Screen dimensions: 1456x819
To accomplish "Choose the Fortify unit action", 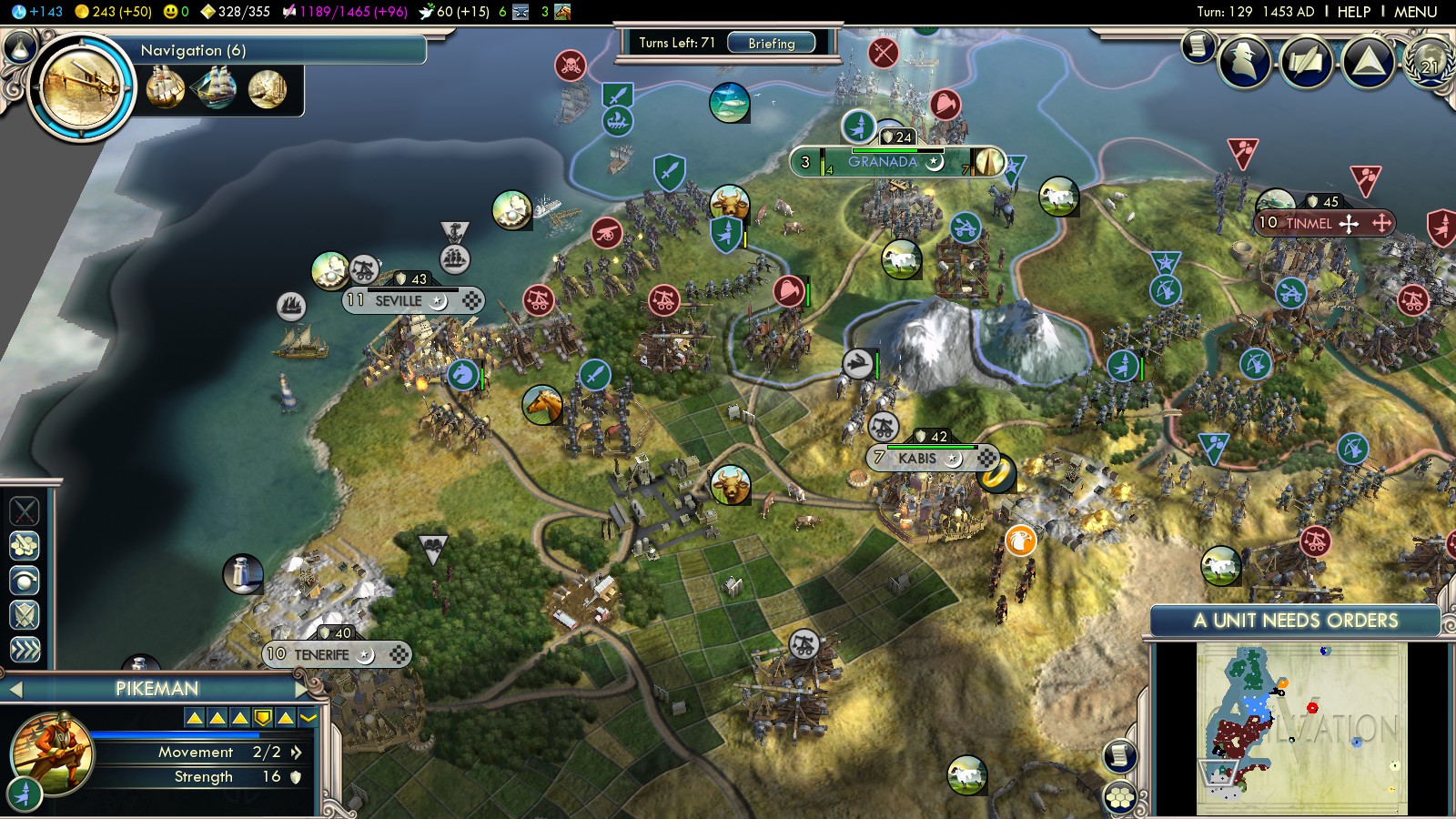I will pos(25,614).
